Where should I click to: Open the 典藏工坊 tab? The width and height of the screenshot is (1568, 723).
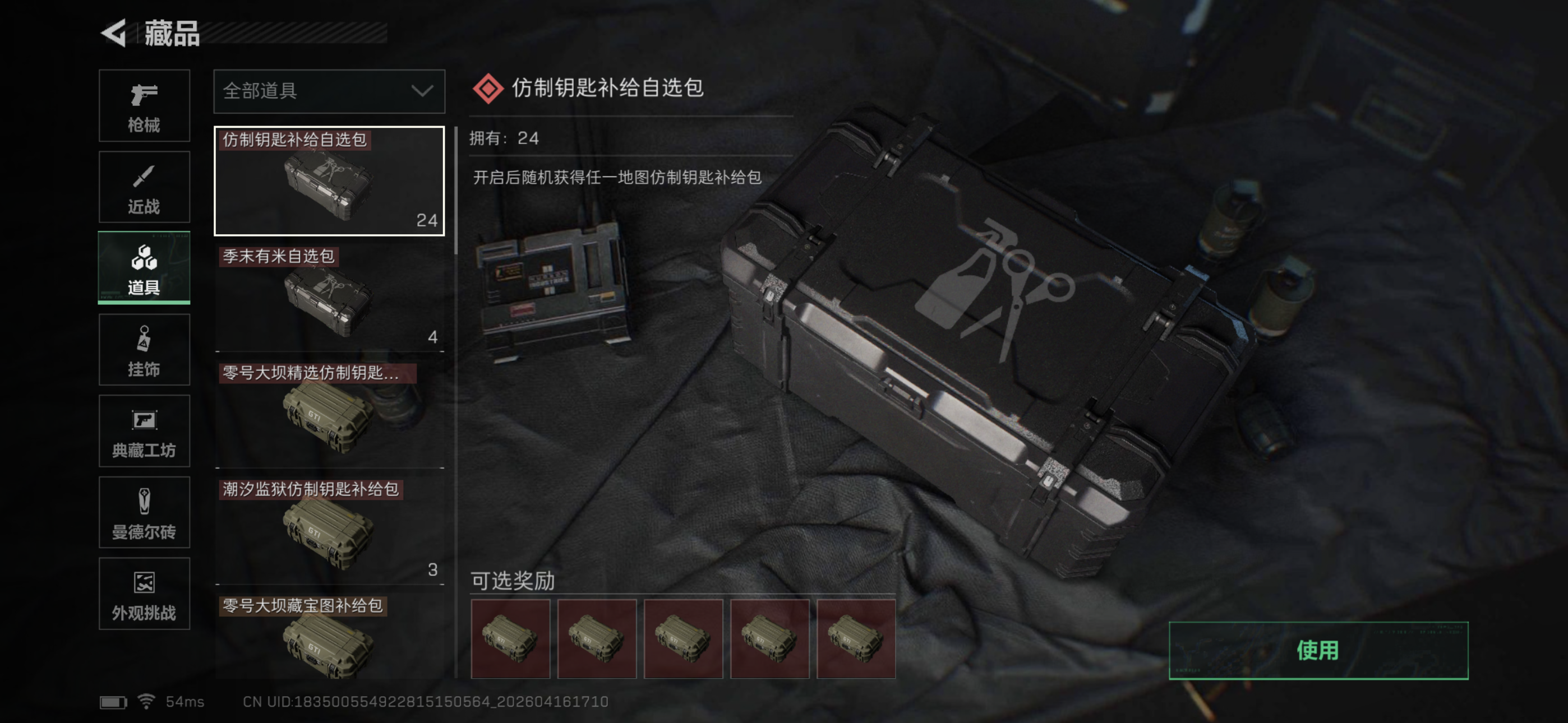click(x=144, y=431)
